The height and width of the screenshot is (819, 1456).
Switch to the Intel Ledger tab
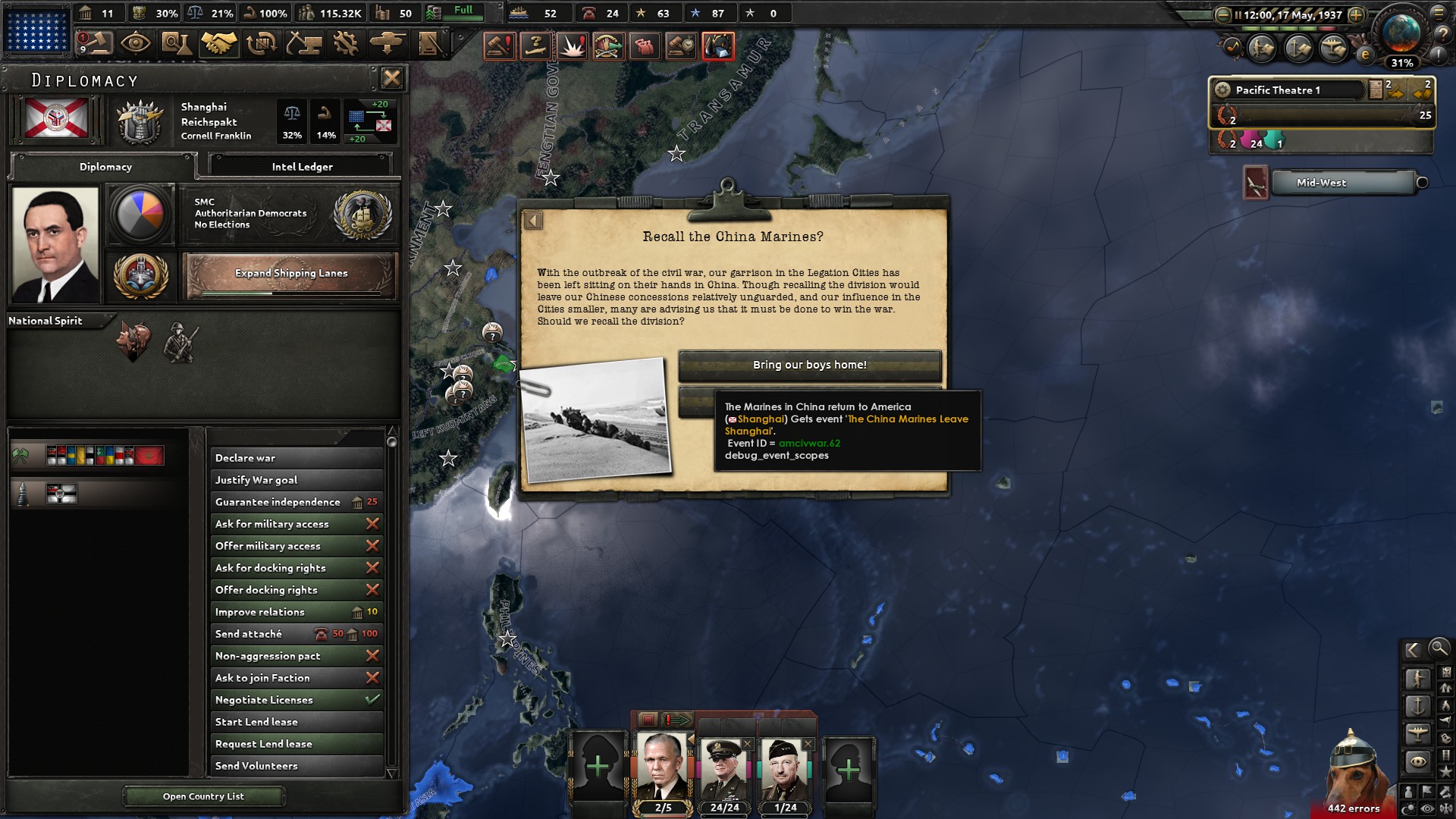point(302,166)
